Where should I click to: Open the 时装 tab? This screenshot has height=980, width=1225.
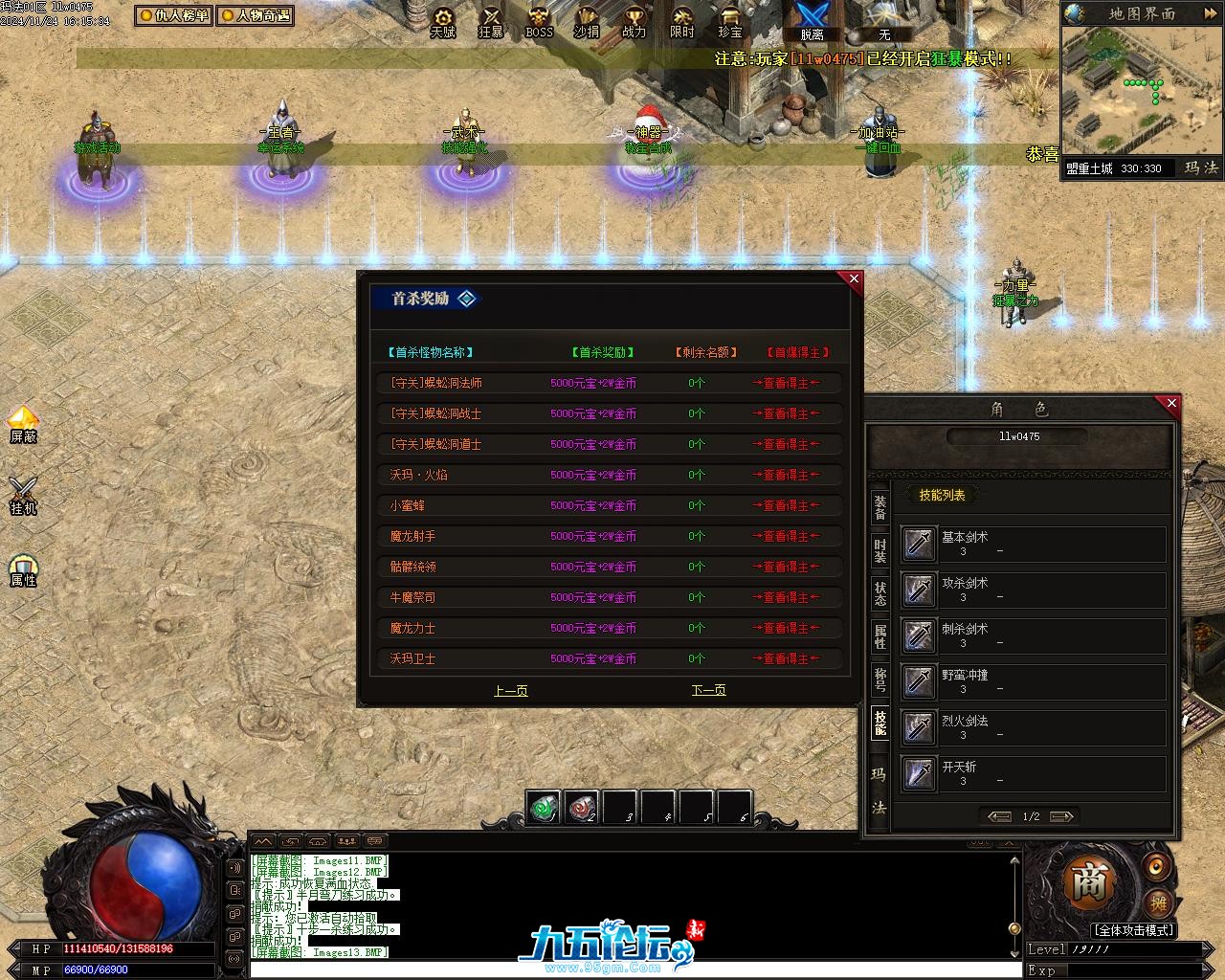880,550
